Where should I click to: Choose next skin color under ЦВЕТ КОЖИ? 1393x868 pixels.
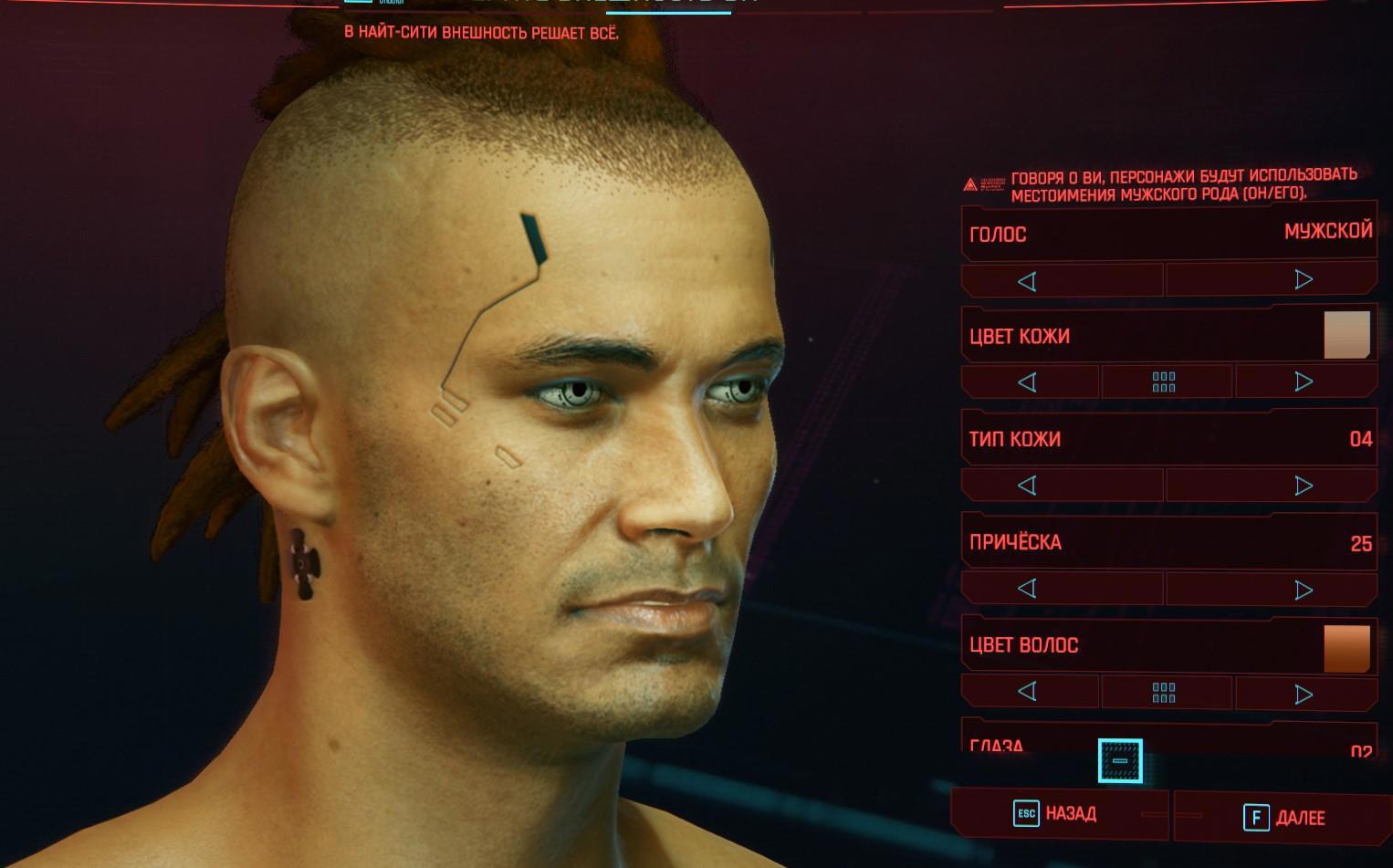pos(1304,382)
